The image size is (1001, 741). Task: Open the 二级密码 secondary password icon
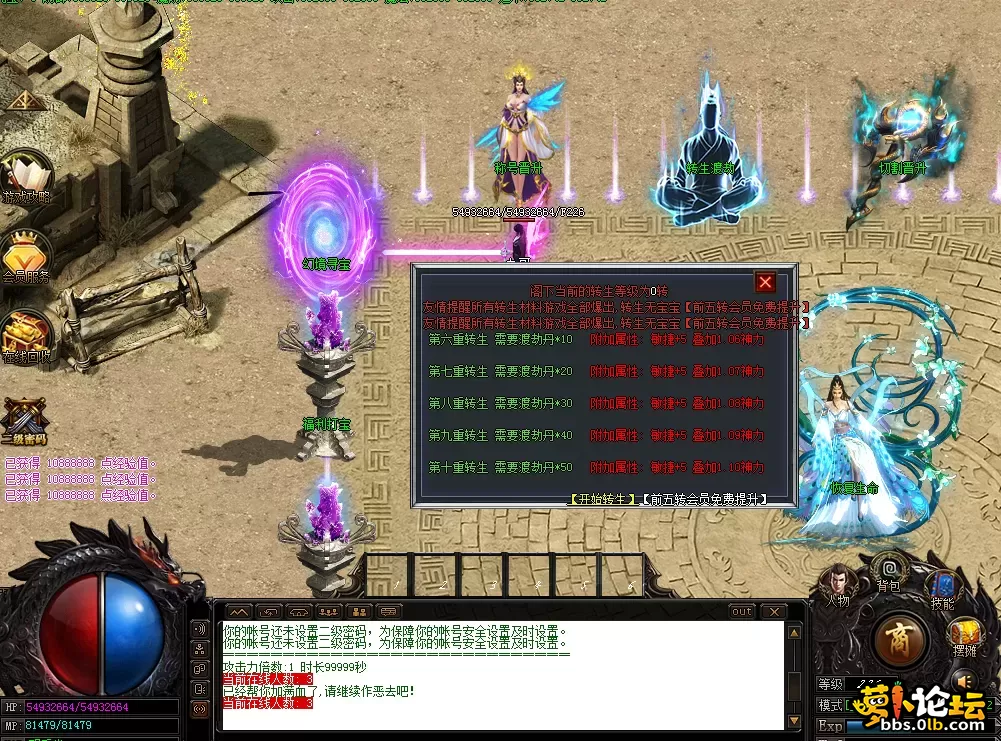[x=24, y=420]
